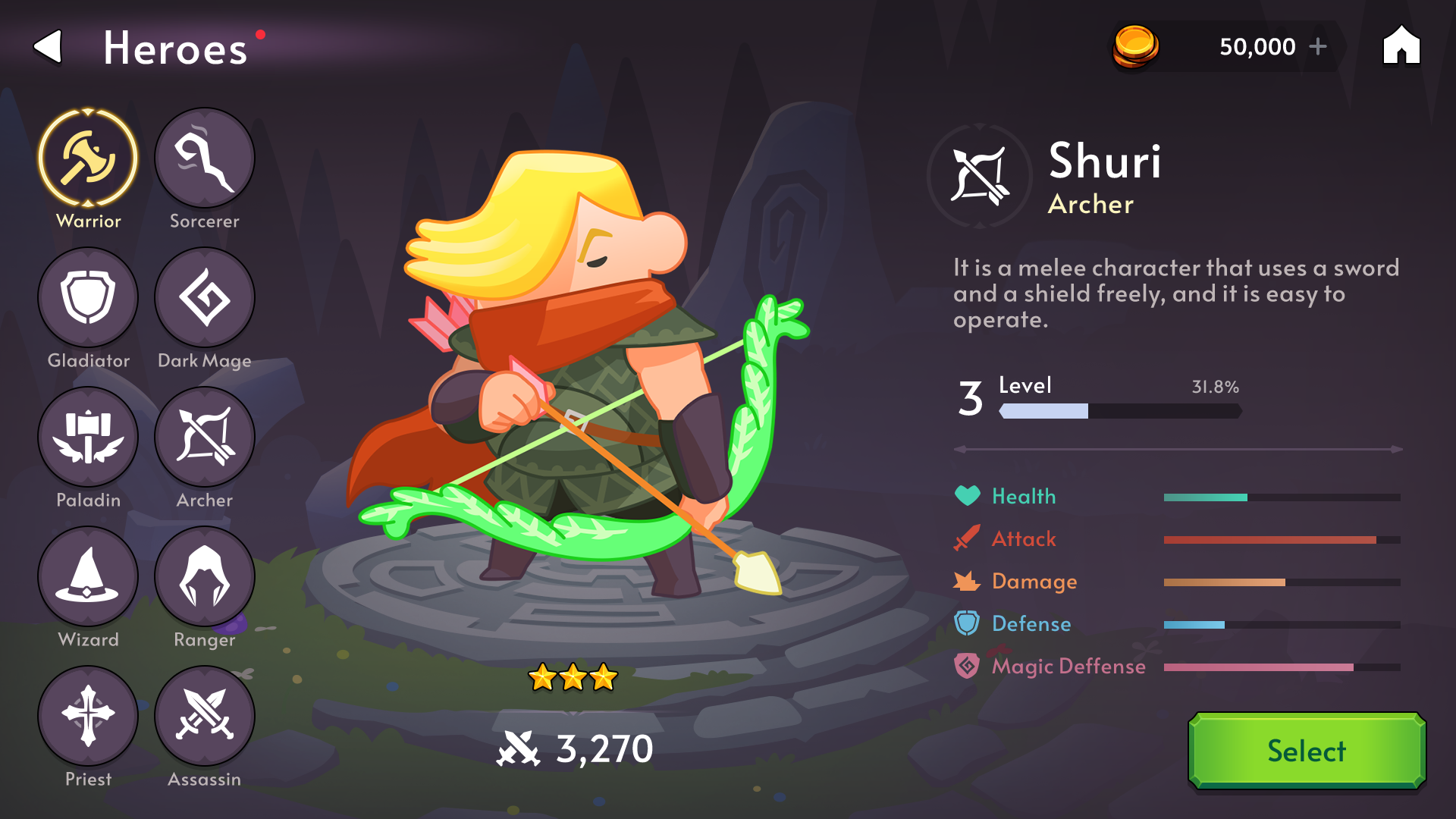
Task: Go back using the white arrow
Action: [49, 47]
